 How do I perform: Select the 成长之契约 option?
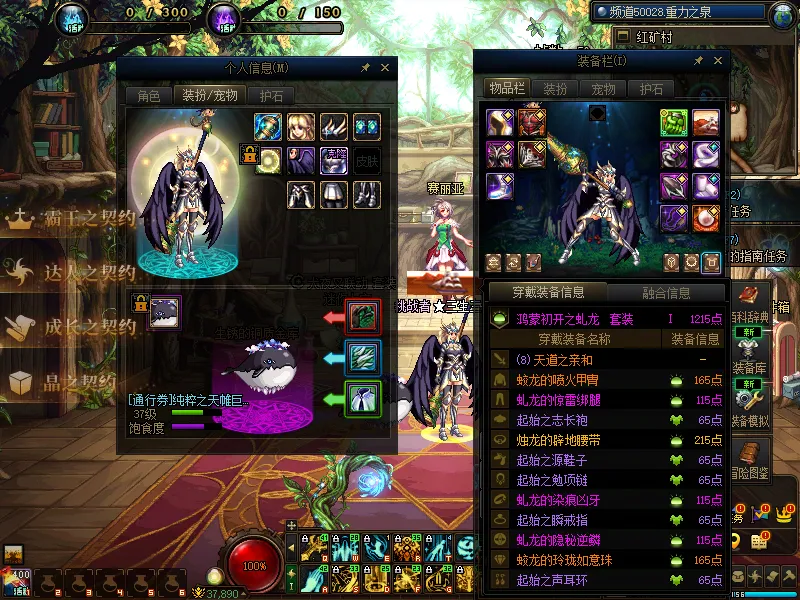pyautogui.click(x=70, y=327)
